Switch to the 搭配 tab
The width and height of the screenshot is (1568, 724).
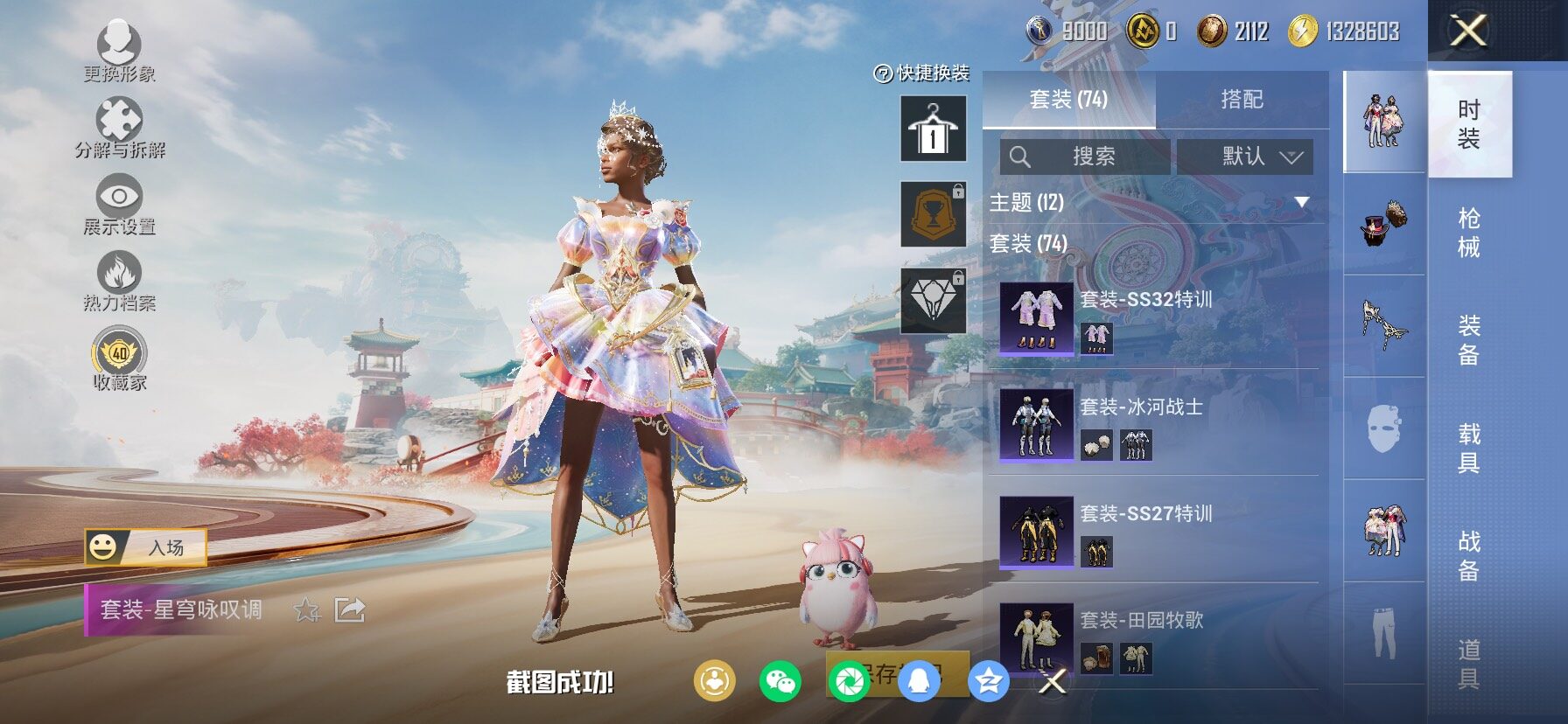pyautogui.click(x=1242, y=100)
